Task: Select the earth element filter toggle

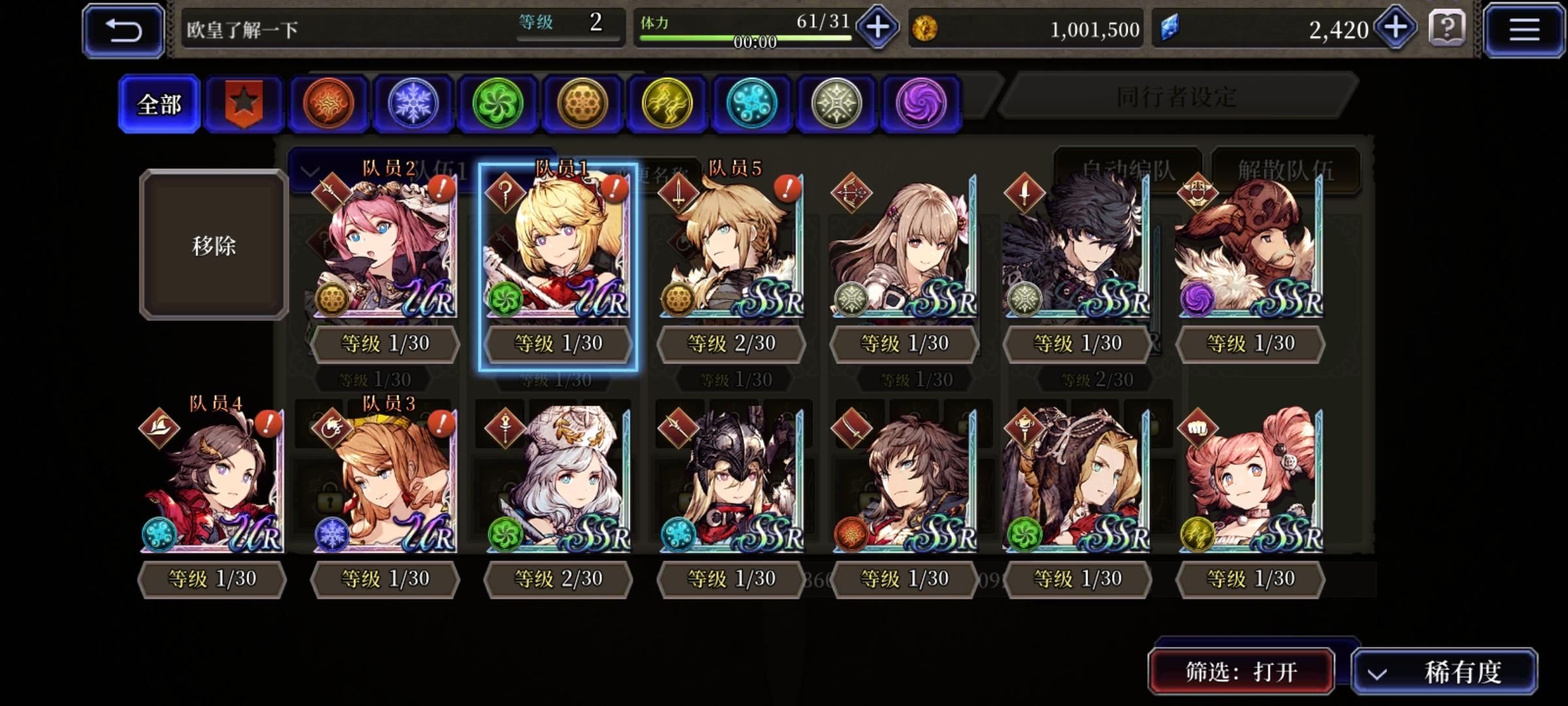Action: 583,103
